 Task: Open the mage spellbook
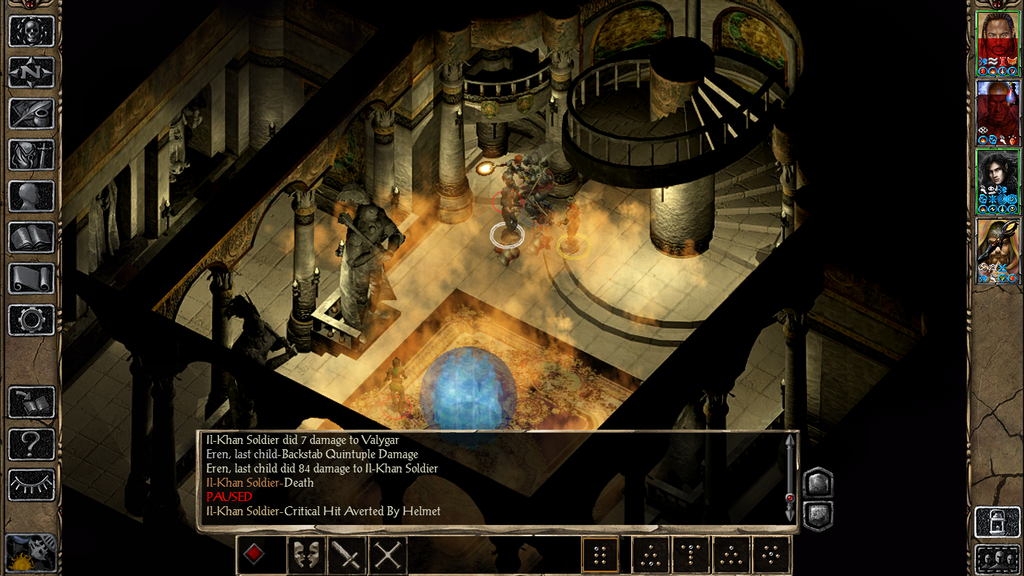coord(31,237)
